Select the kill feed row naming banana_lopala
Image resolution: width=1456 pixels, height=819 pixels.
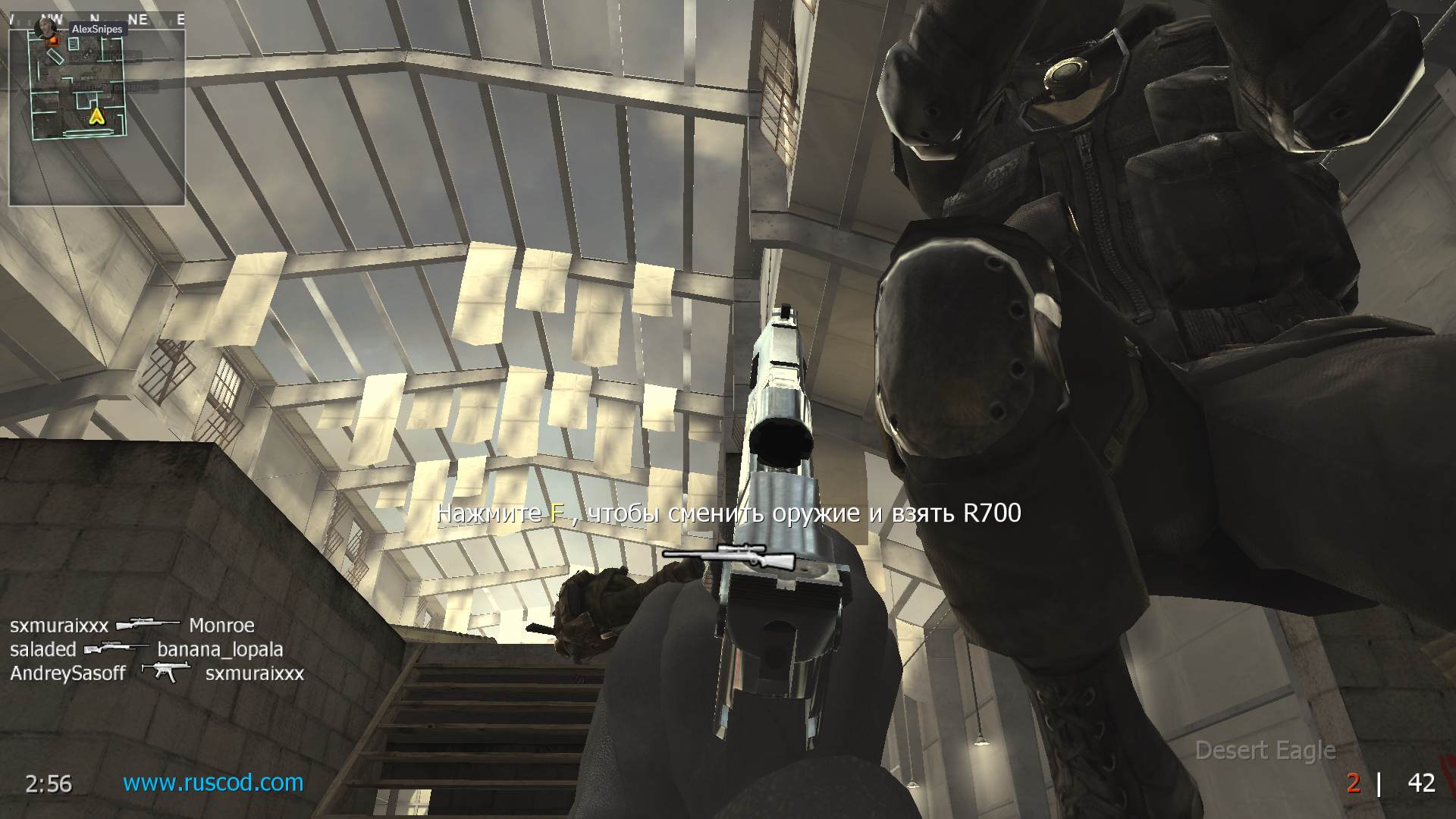click(146, 649)
